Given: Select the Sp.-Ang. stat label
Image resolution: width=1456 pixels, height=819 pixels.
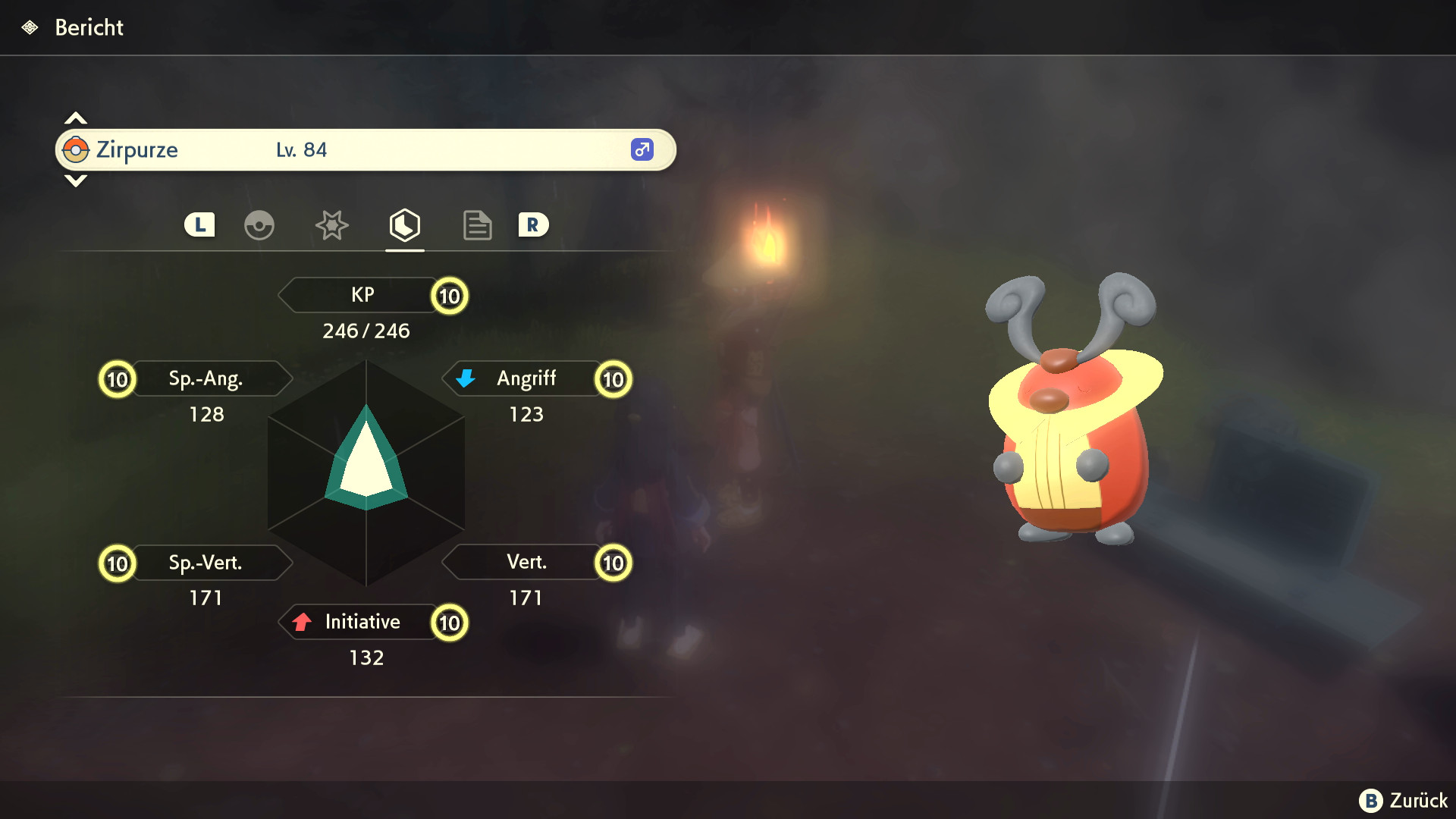Looking at the screenshot, I should (x=206, y=378).
